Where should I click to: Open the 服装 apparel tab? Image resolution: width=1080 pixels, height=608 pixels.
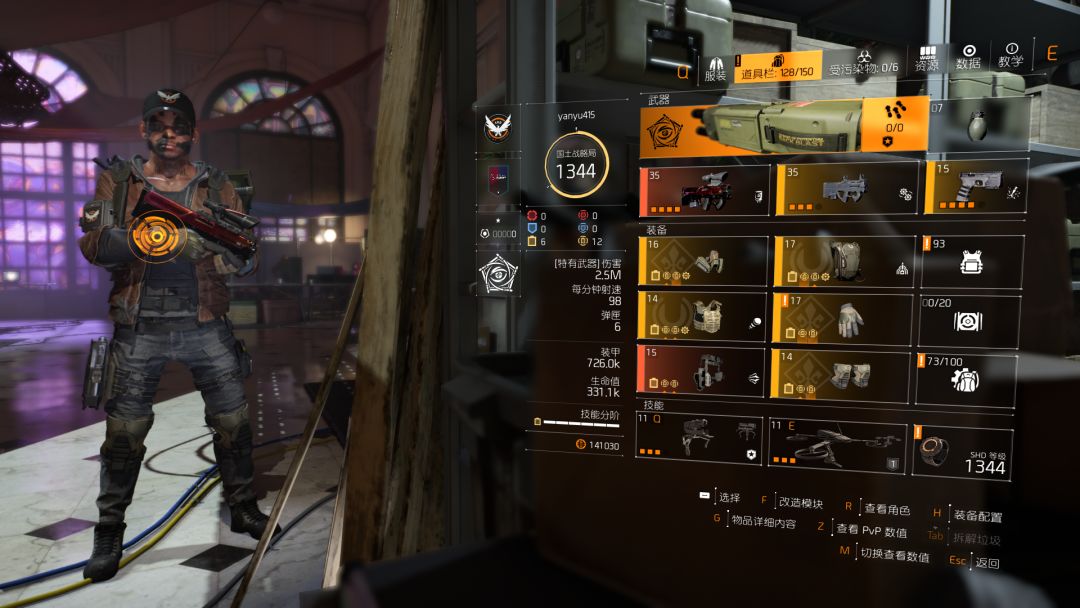tap(715, 65)
